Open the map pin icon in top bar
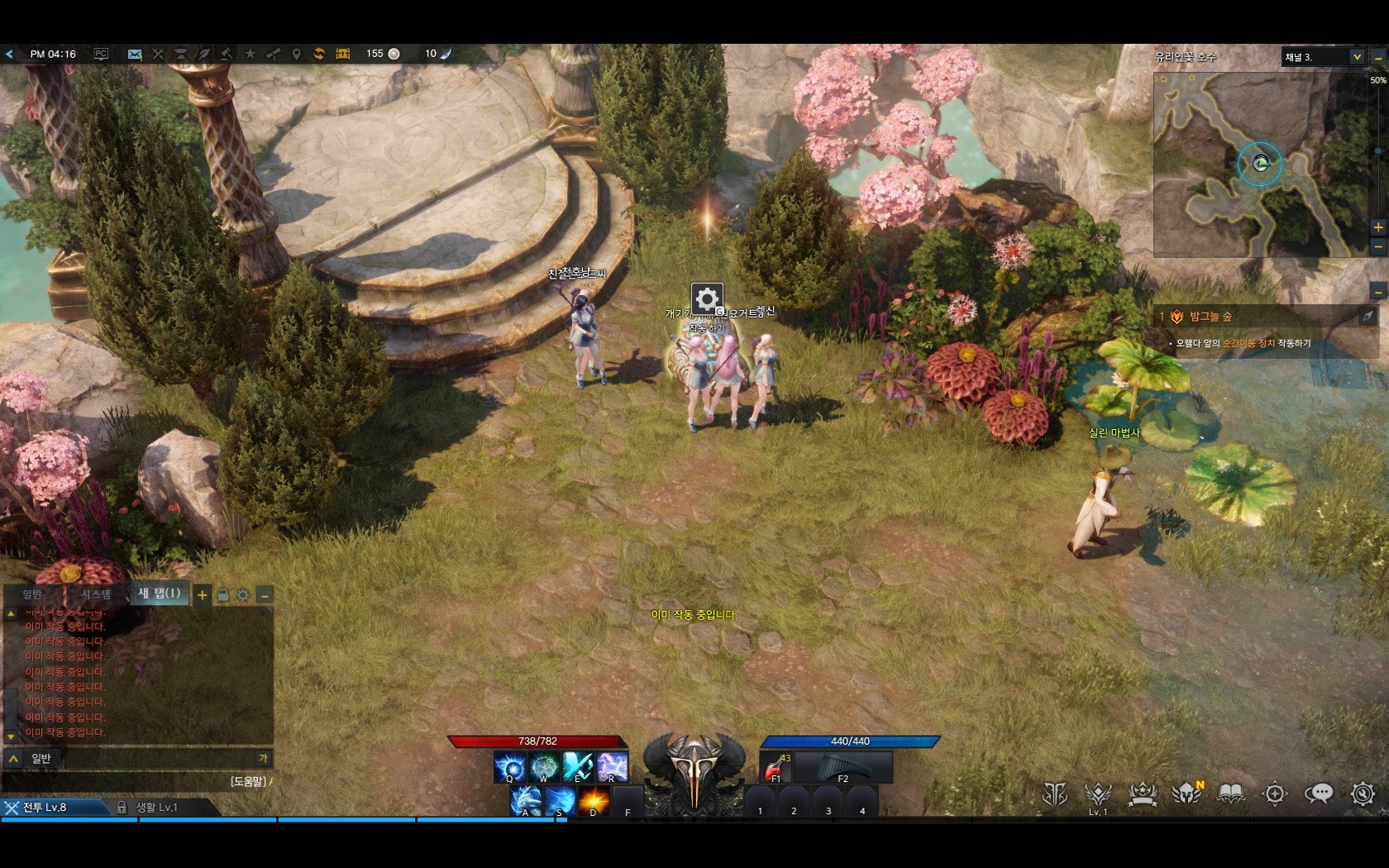The image size is (1389, 868). pos(296,54)
